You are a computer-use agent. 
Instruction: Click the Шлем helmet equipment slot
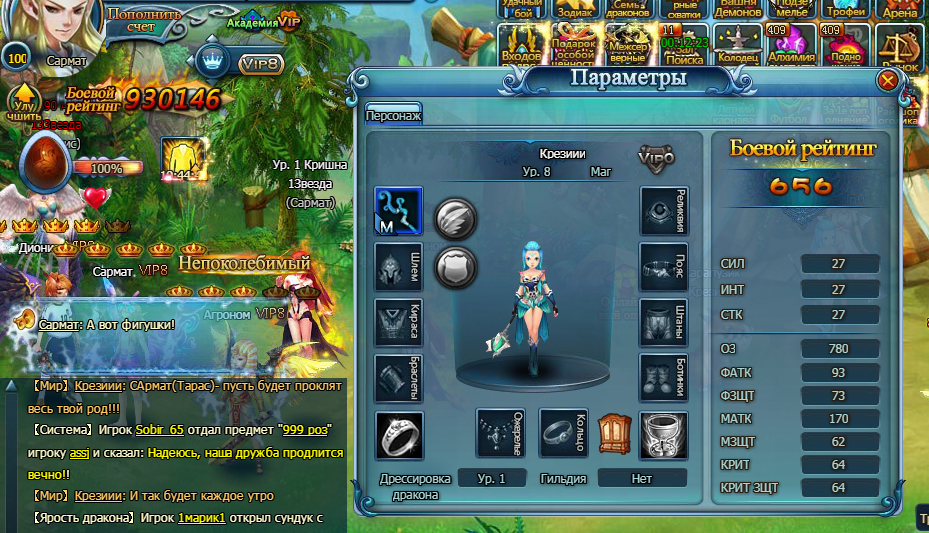(398, 269)
